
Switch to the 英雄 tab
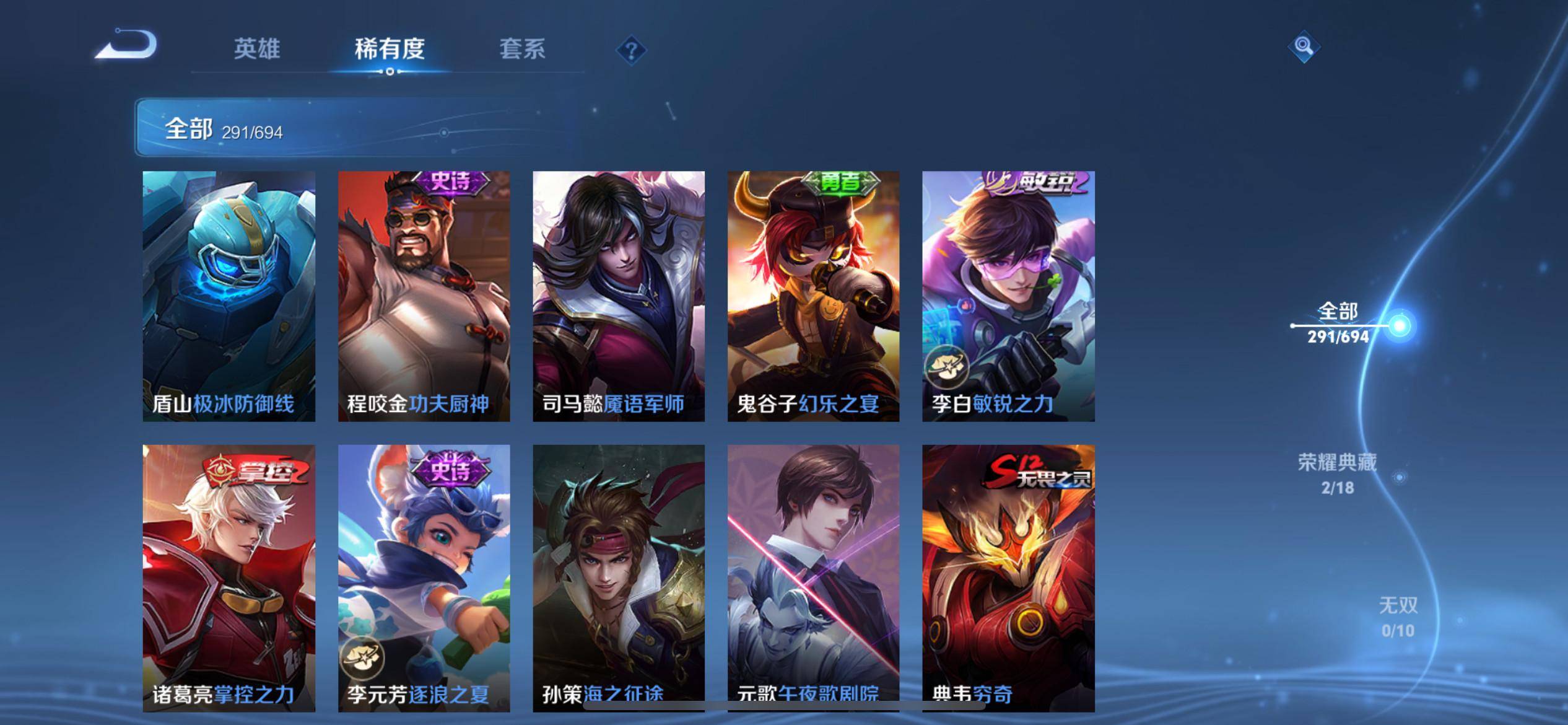(x=257, y=49)
